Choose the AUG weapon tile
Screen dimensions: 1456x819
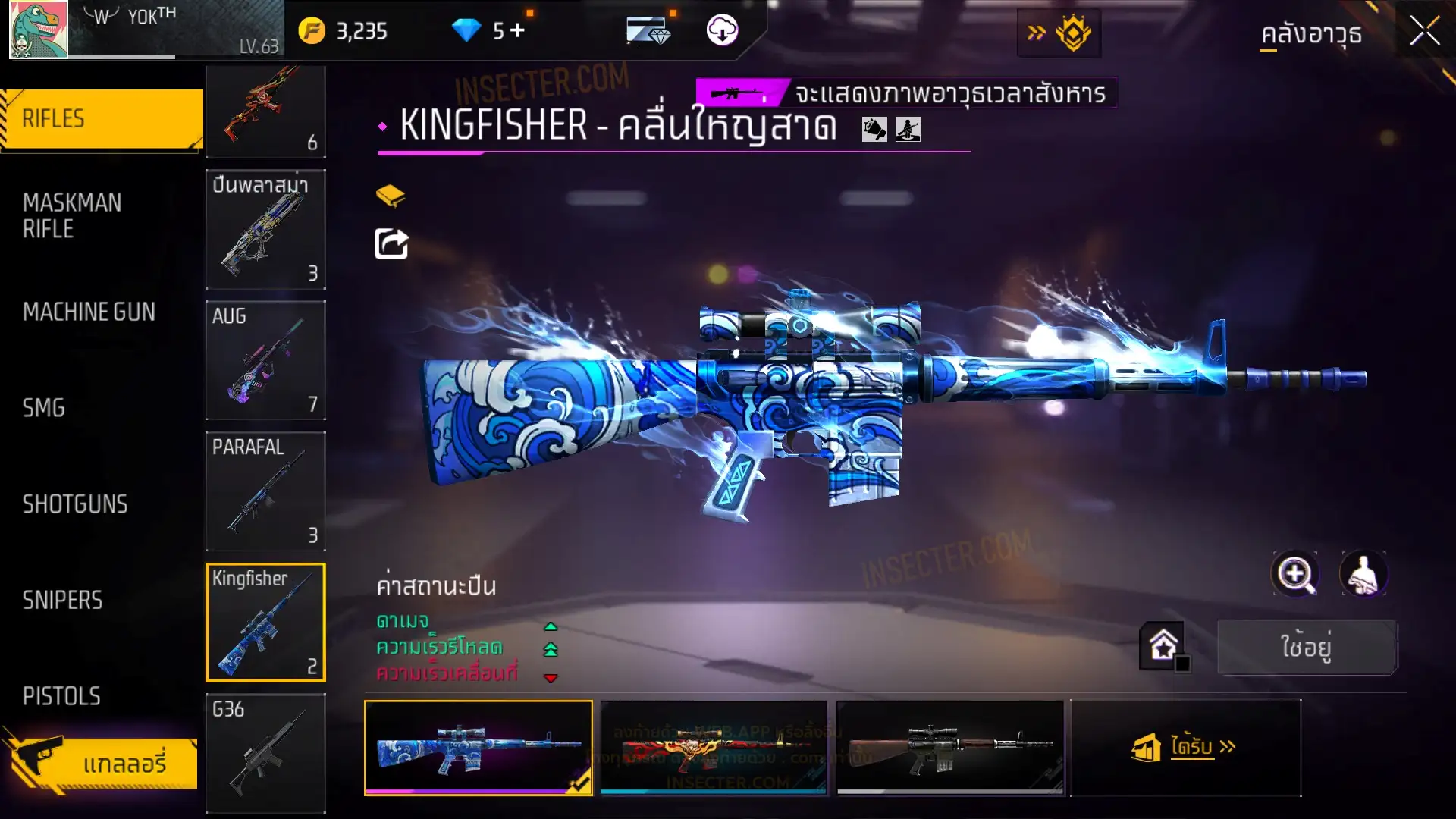(265, 360)
